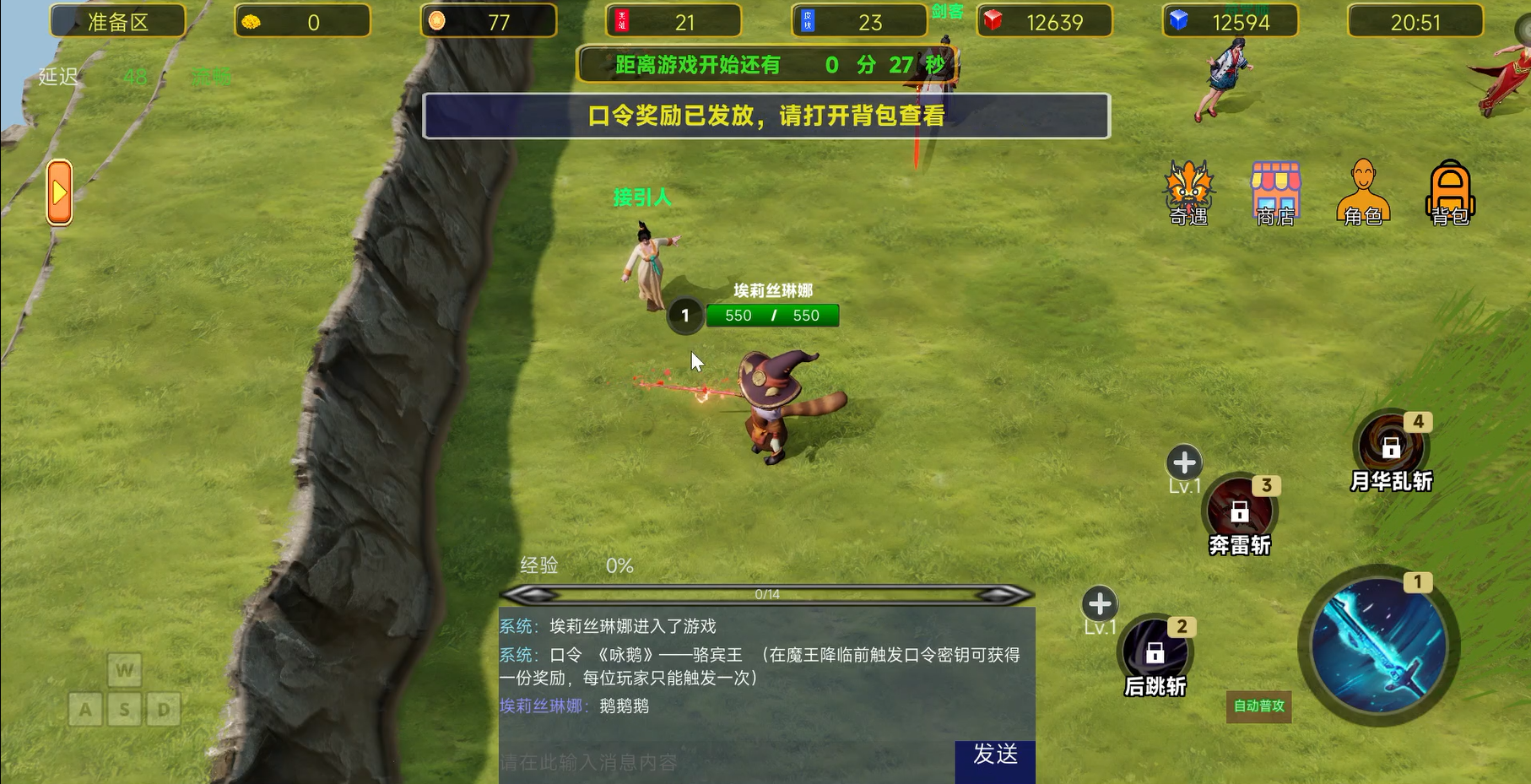Upgrade 后跳斩 with the plus button
The height and width of the screenshot is (784, 1531).
(1099, 603)
